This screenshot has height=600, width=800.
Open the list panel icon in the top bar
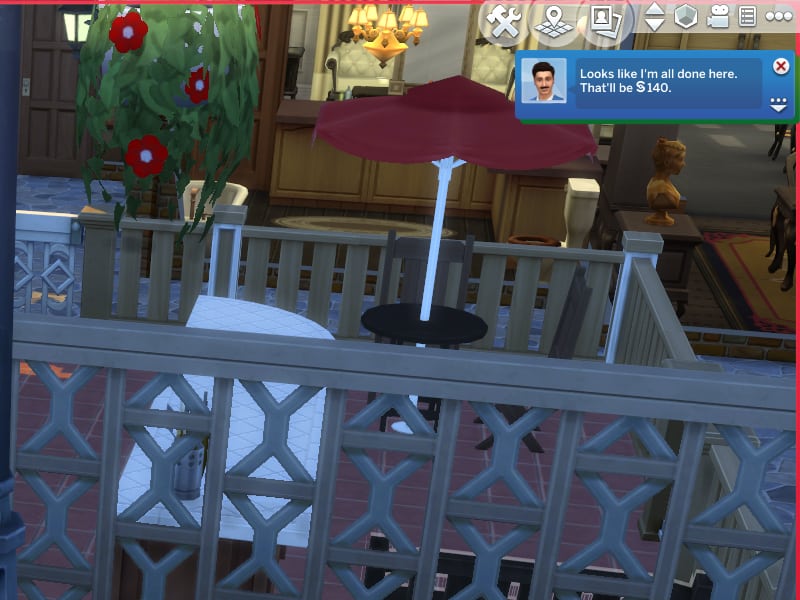(x=747, y=17)
